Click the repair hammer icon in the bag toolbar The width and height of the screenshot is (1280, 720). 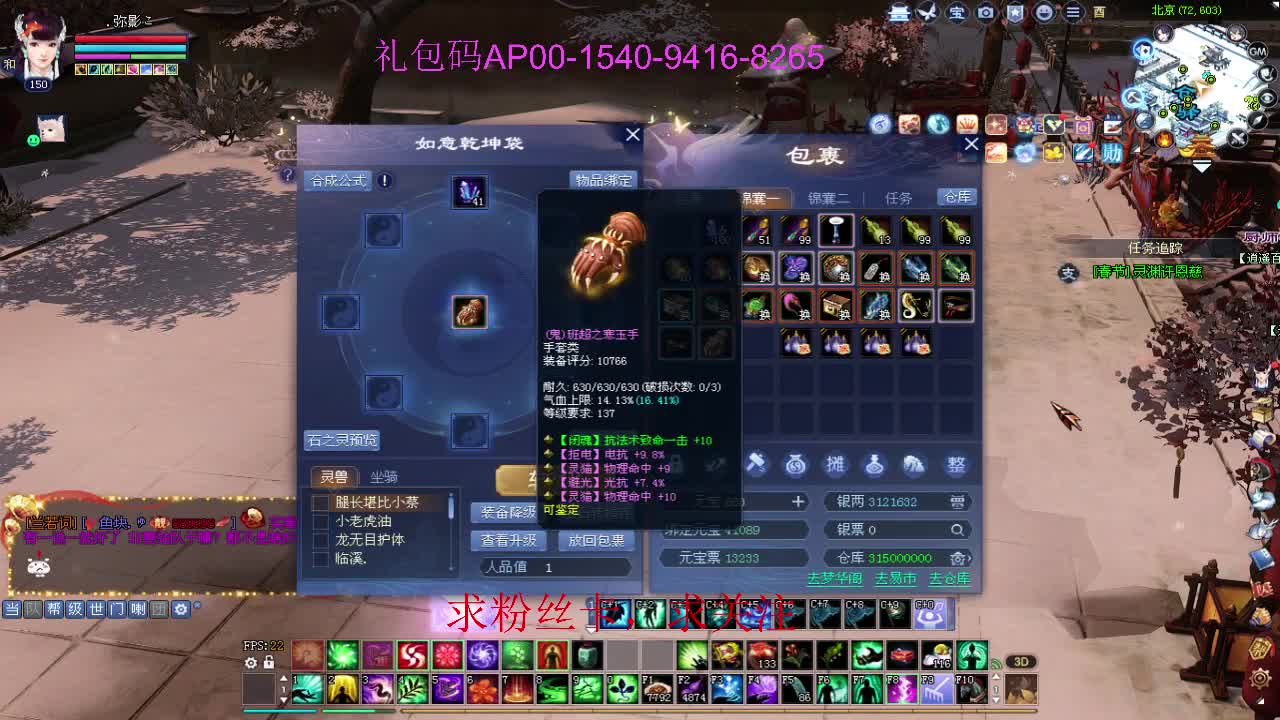[756, 463]
